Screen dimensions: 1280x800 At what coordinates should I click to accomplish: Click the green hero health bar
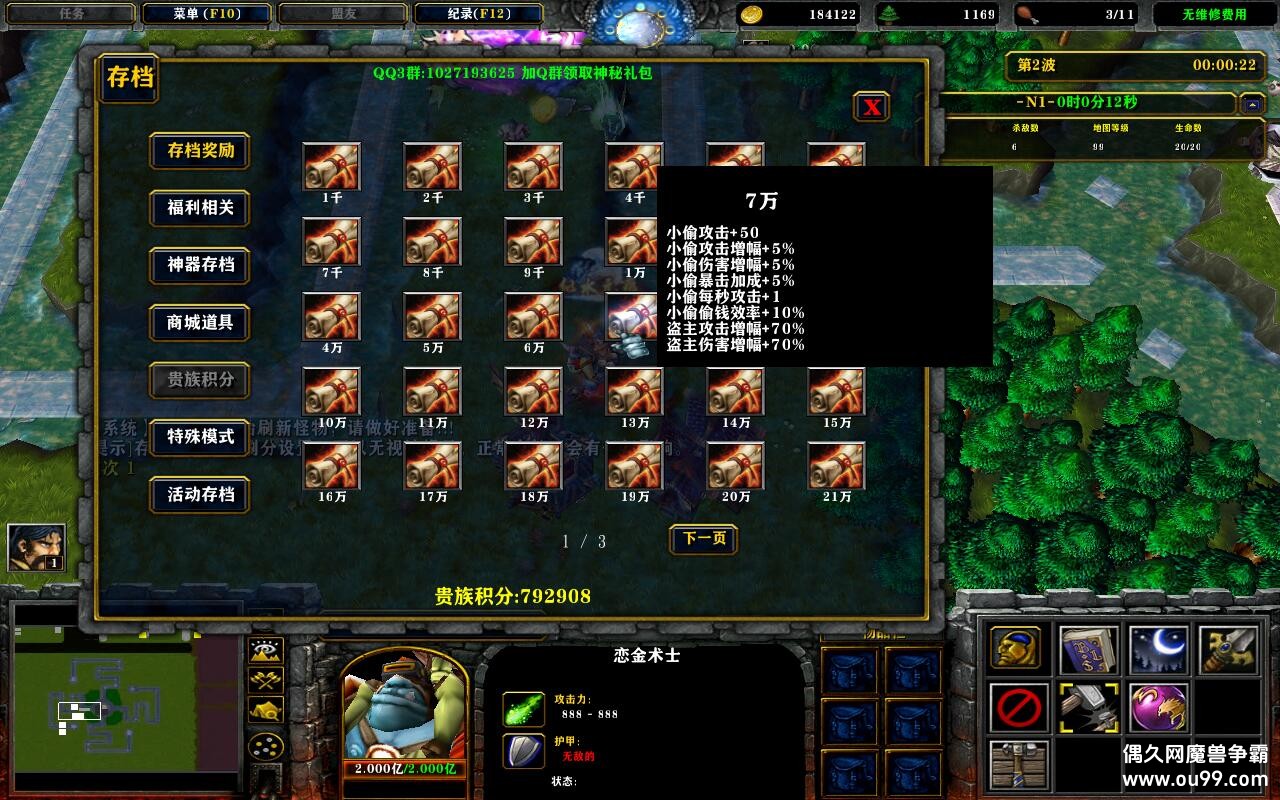(405, 768)
